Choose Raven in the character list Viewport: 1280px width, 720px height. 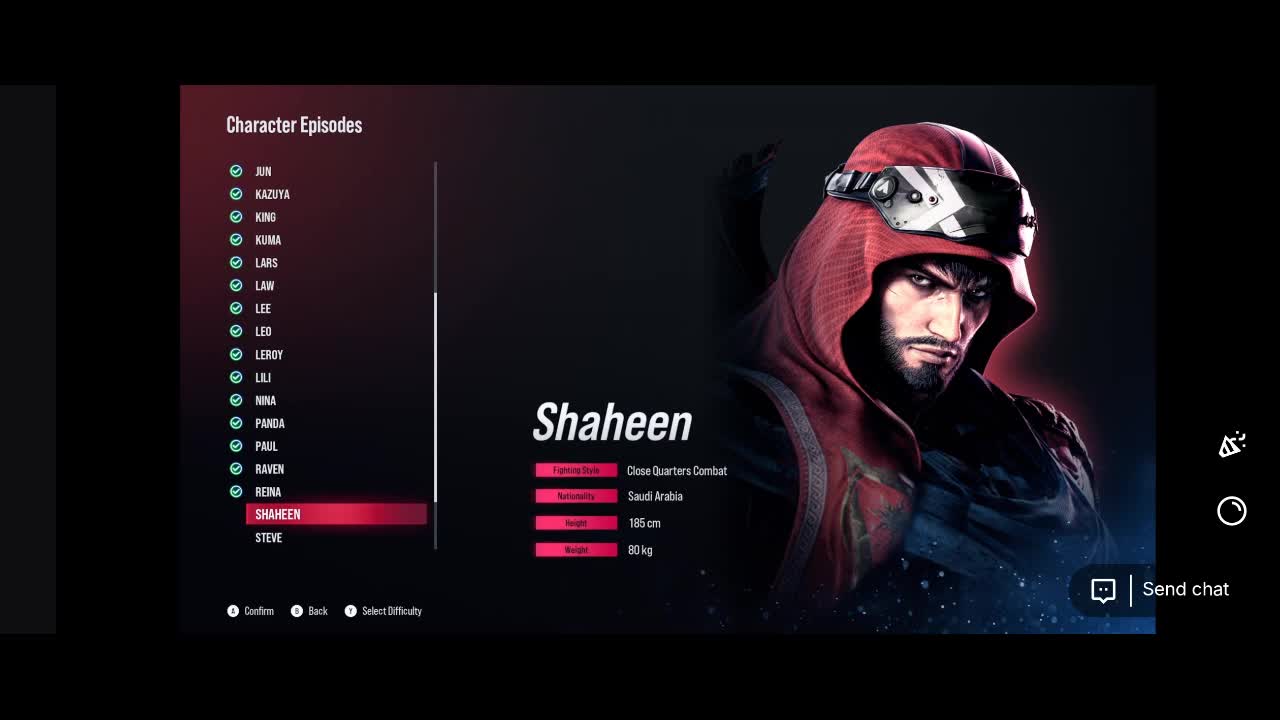269,469
